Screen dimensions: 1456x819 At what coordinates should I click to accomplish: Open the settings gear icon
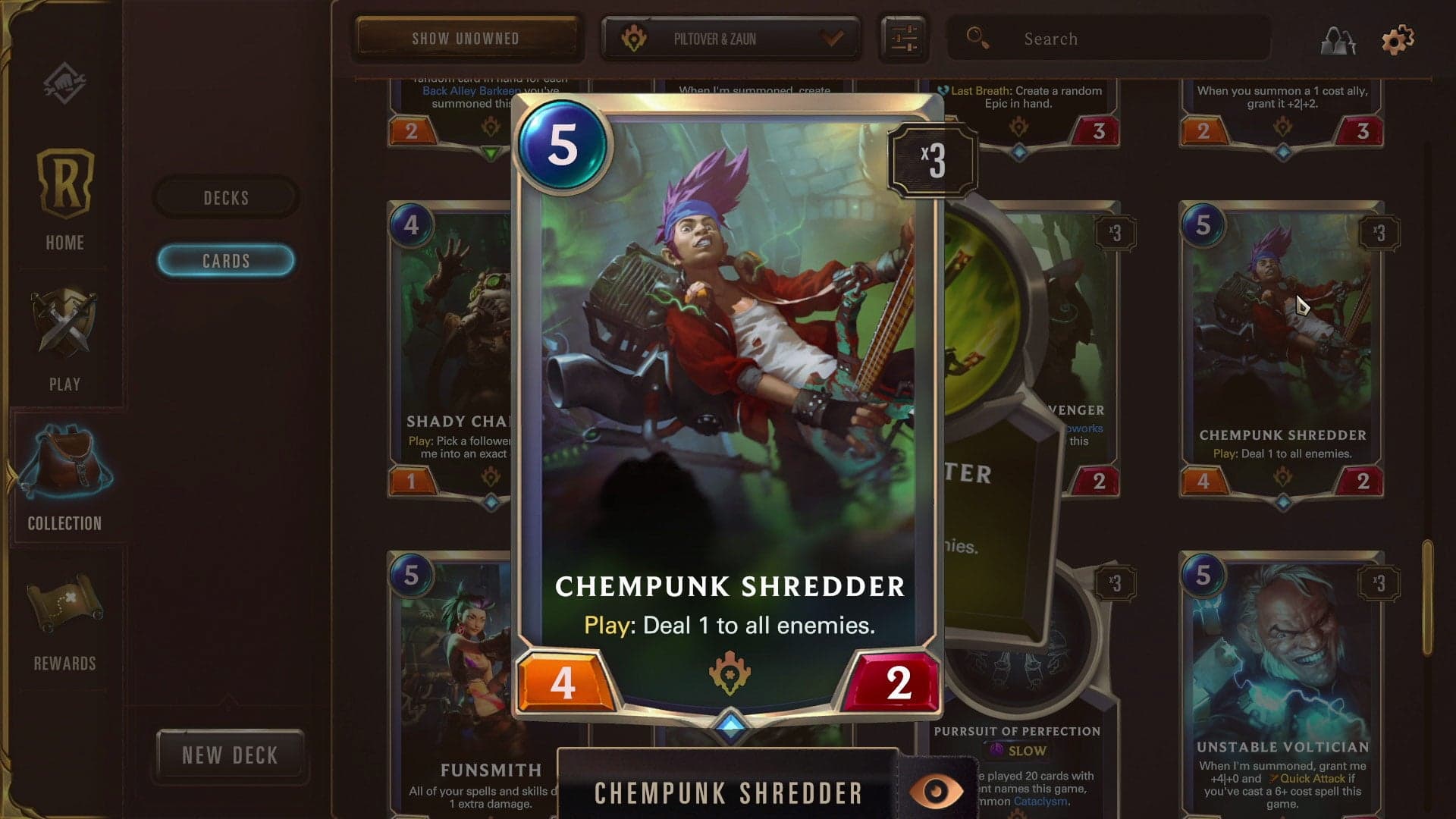coord(1398,38)
